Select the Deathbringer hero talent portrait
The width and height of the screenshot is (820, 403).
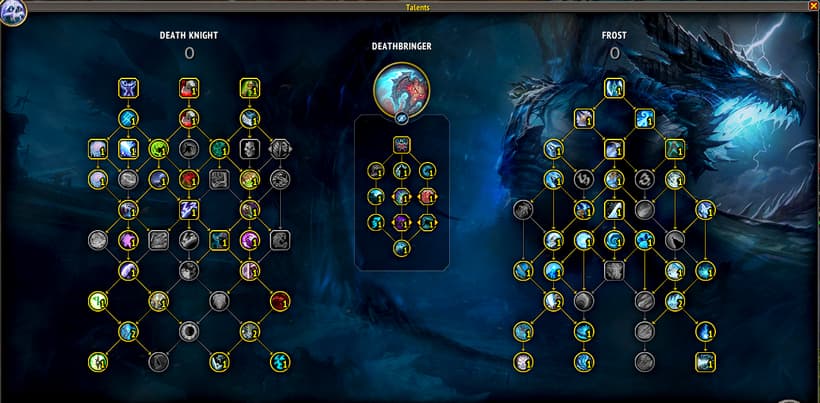pos(401,90)
